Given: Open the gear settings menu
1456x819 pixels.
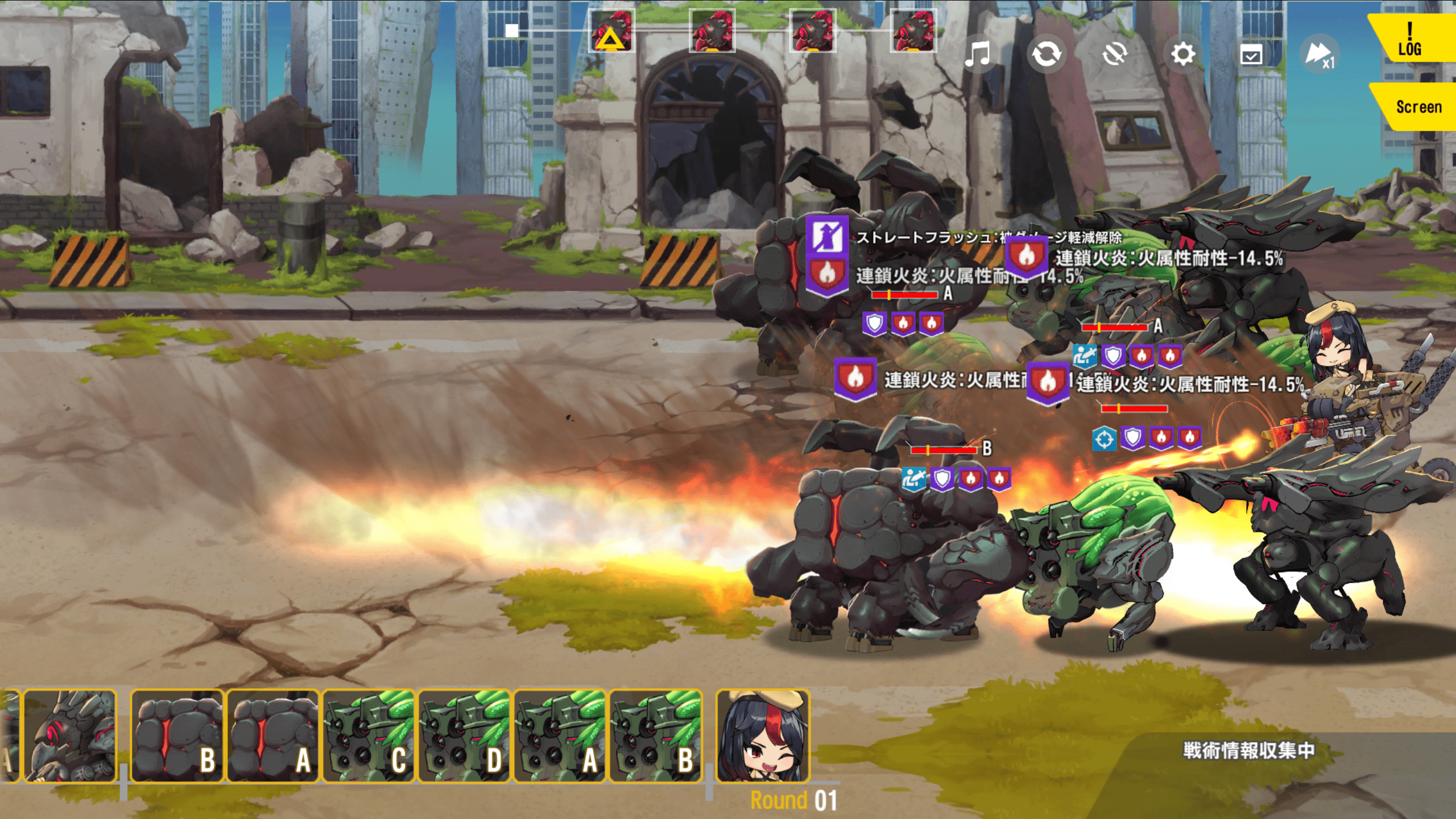Looking at the screenshot, I should click(1183, 55).
